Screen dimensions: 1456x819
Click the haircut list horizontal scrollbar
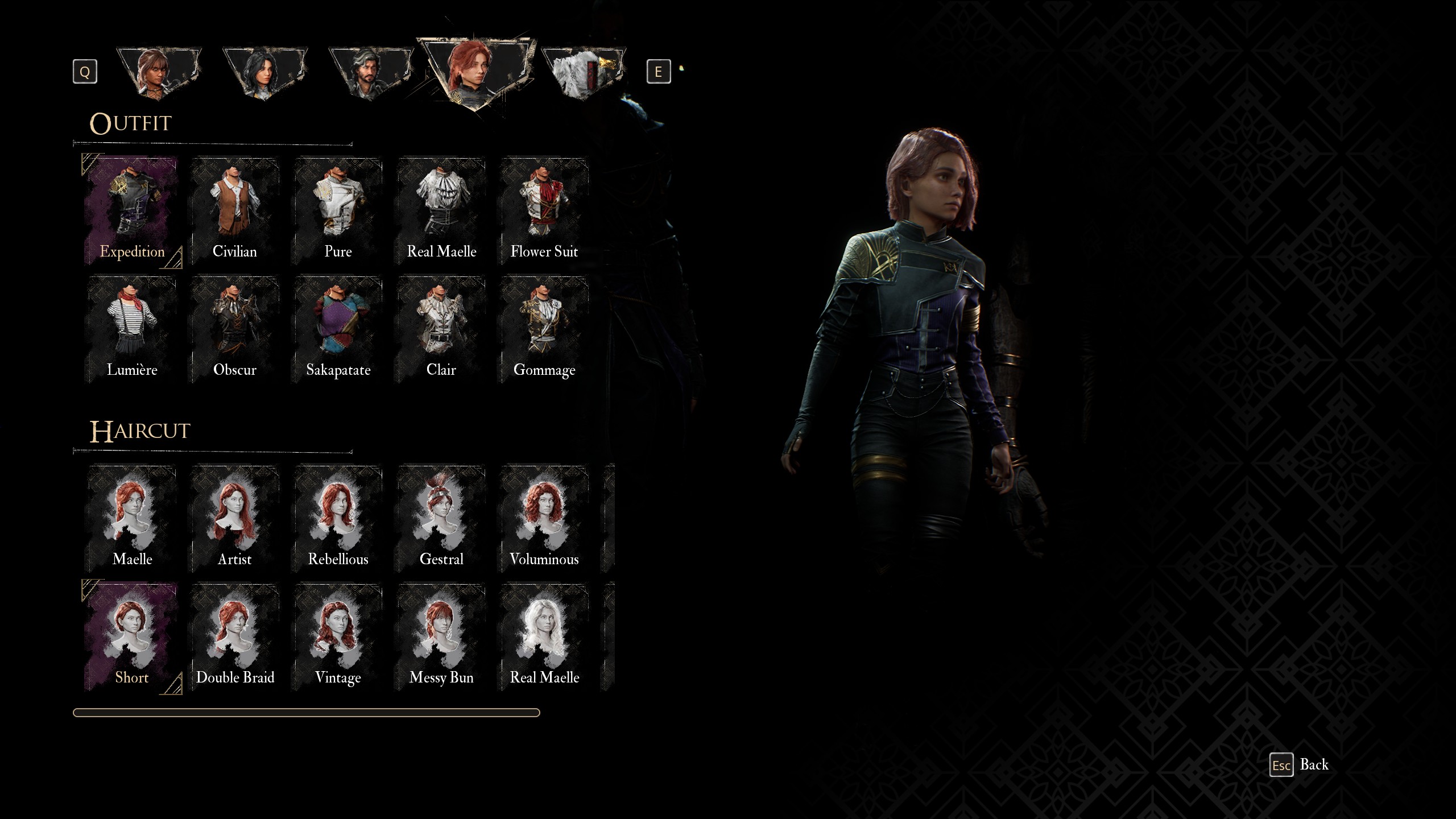(306, 713)
